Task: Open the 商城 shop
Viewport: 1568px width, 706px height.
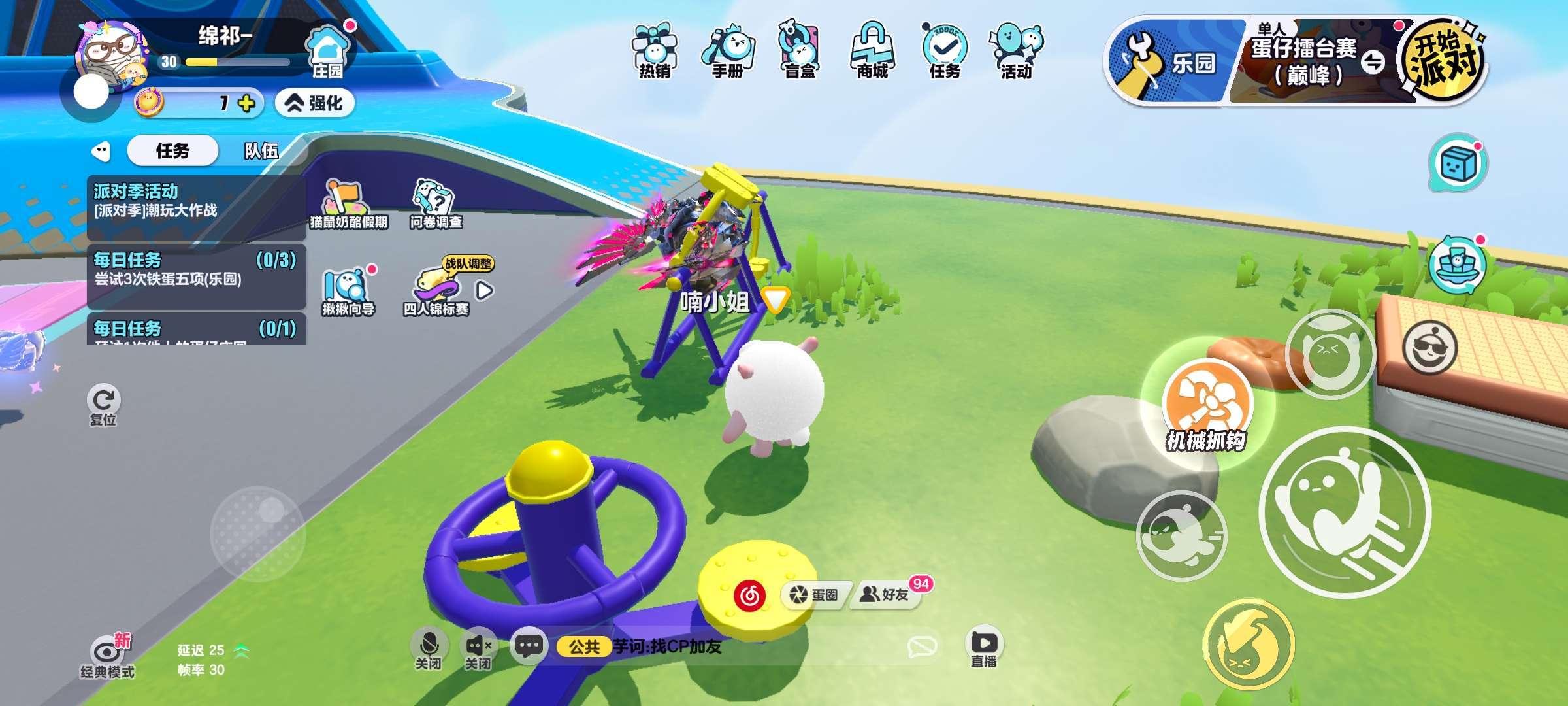Action: pos(872,51)
